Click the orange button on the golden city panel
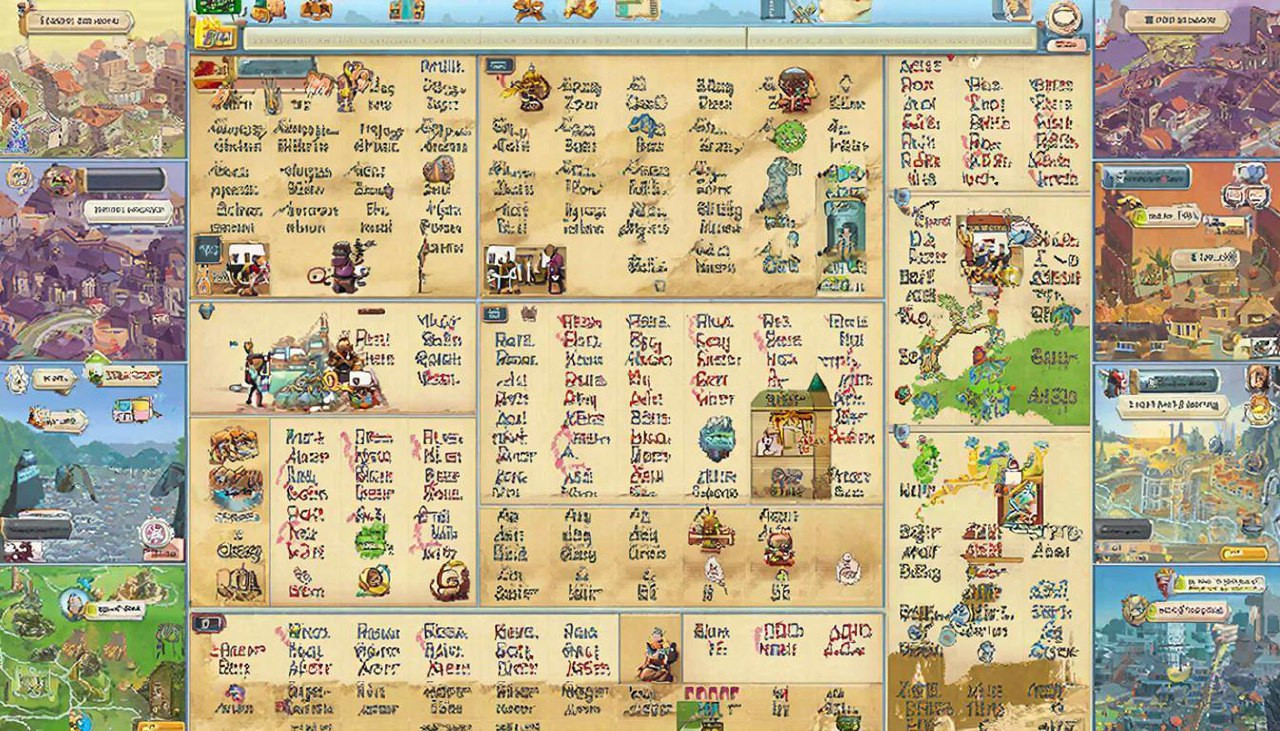Viewport: 1280px width, 731px height. [x=1244, y=553]
